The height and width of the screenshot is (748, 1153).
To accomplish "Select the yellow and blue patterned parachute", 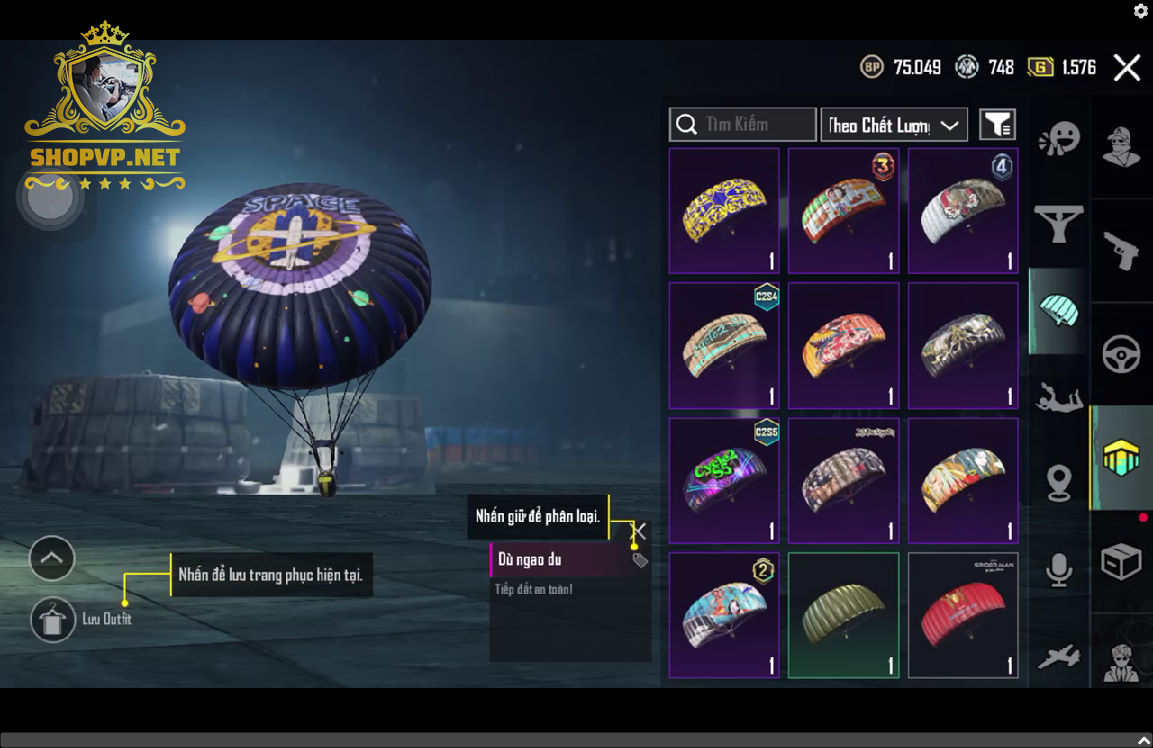I will [x=723, y=211].
